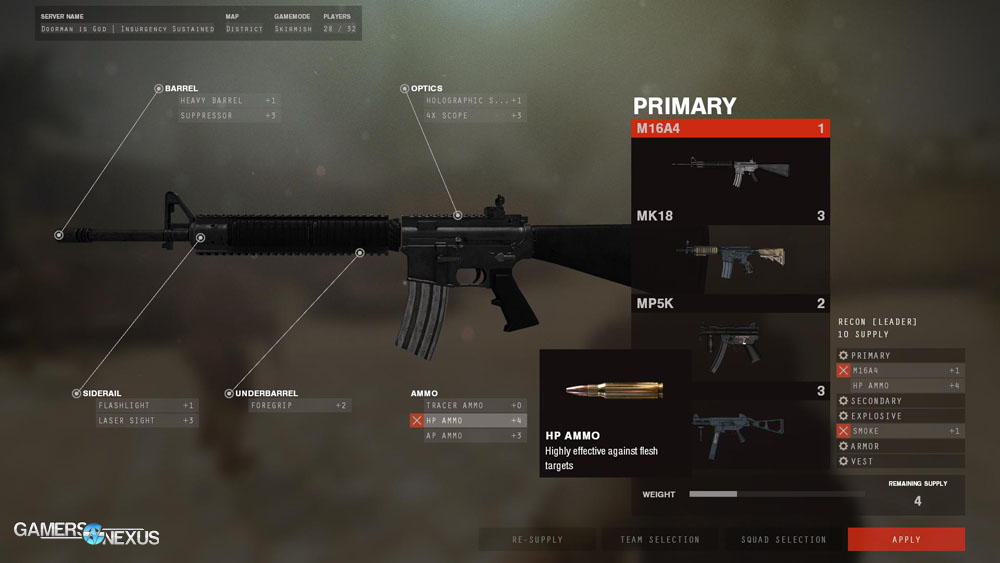
Task: Equip the Laser Sight attachment
Action: (x=146, y=421)
